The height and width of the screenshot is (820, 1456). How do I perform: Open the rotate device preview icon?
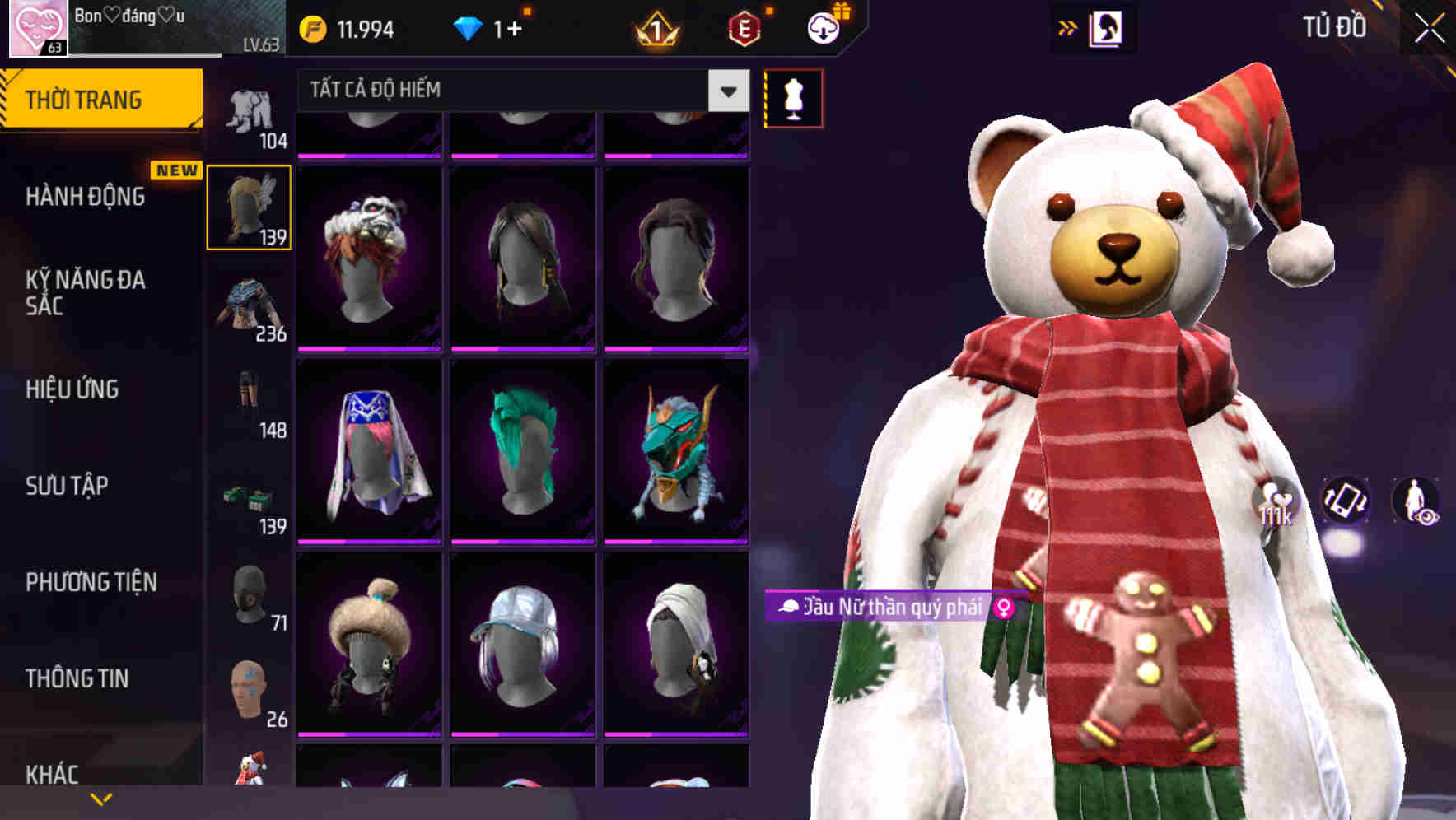[1344, 501]
